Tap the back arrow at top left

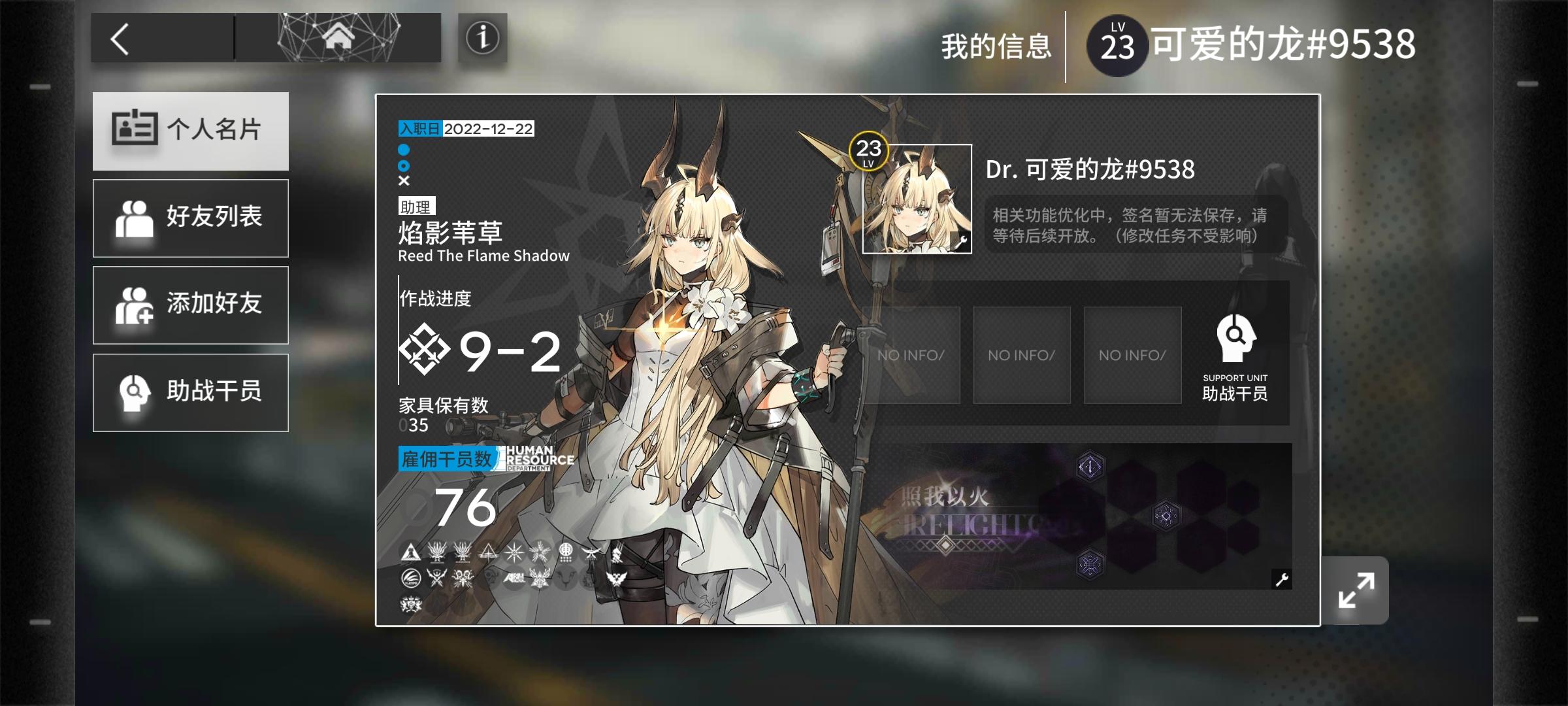coord(122,39)
